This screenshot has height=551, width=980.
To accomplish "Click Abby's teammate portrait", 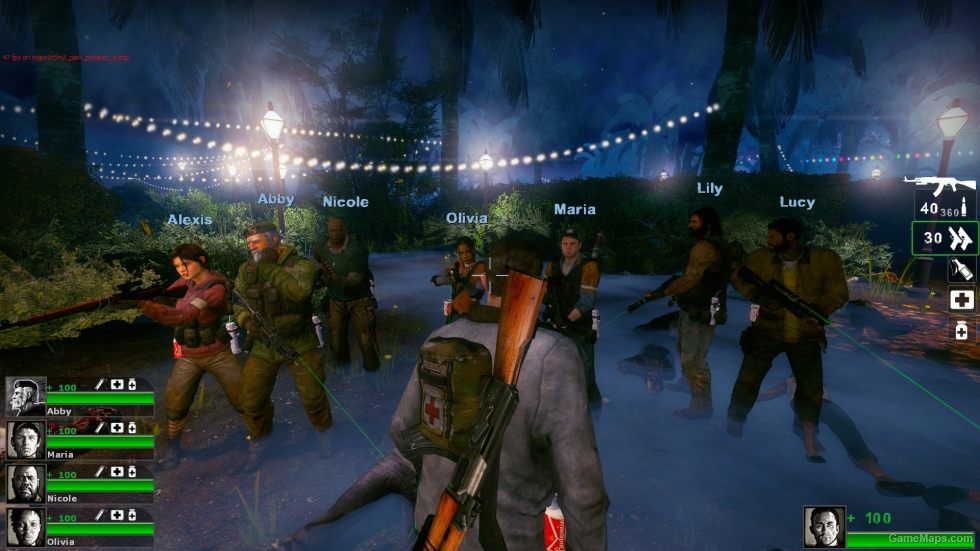I will coord(25,397).
